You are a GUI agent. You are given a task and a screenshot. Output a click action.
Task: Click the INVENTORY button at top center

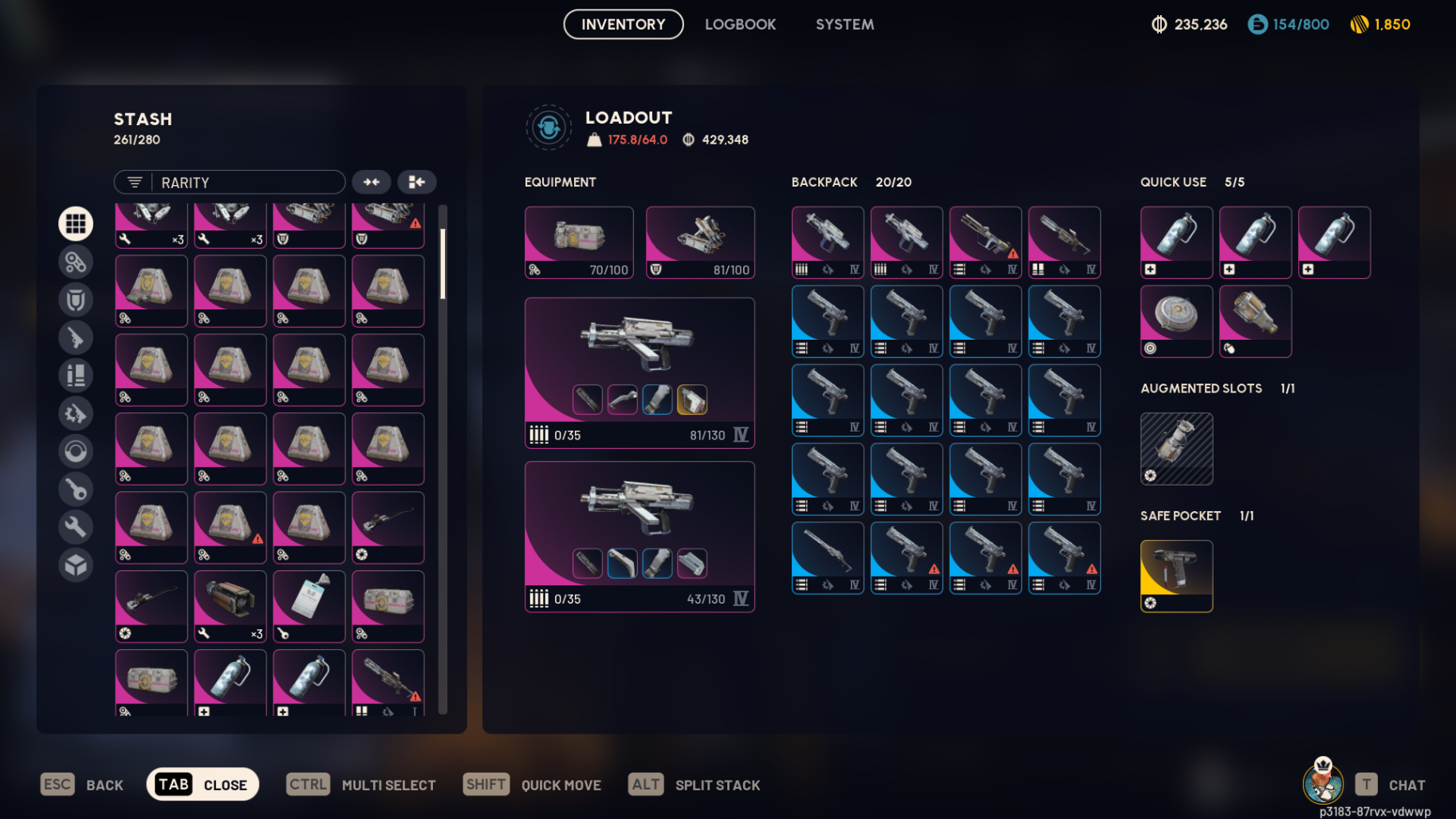click(x=623, y=24)
